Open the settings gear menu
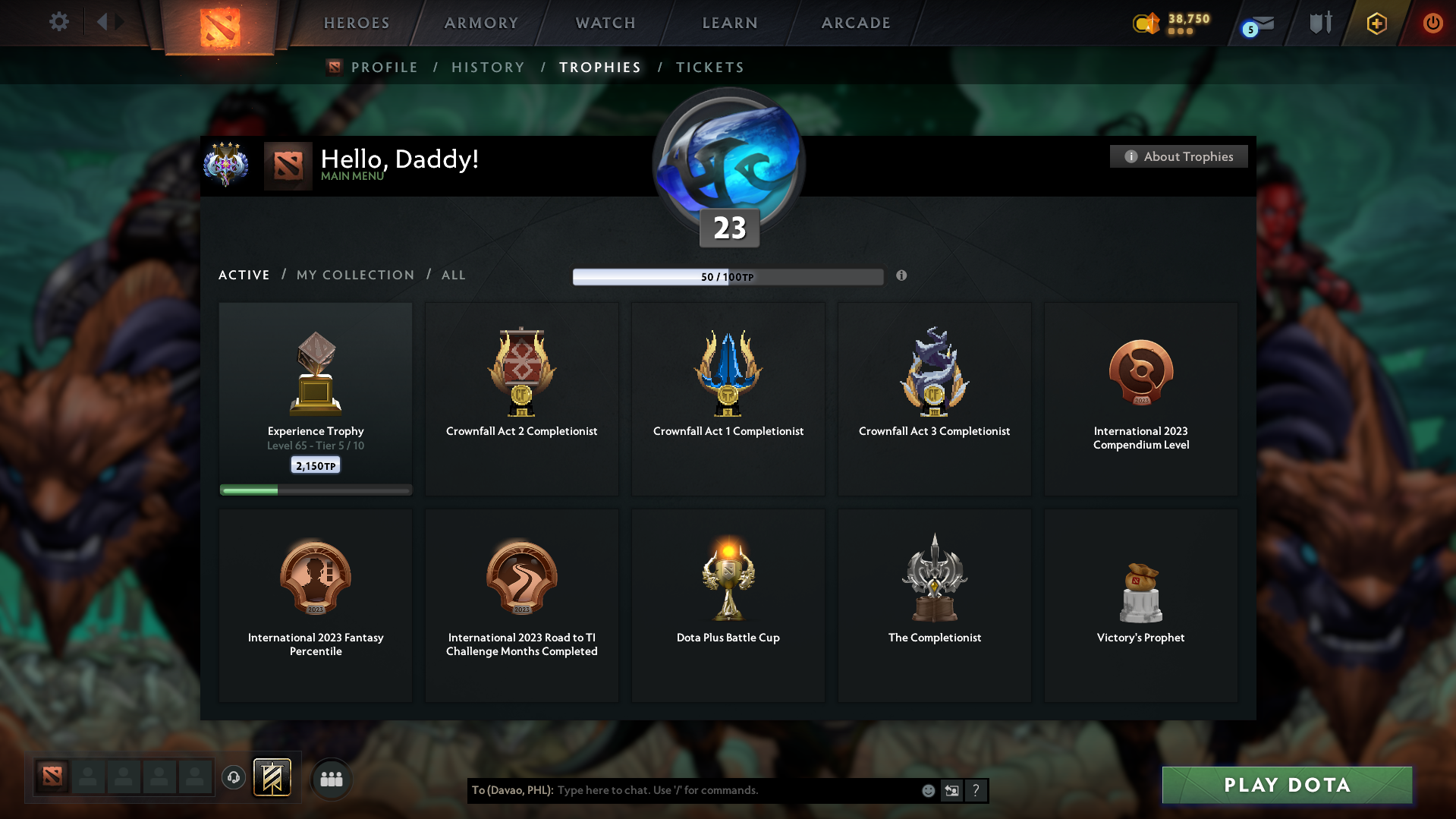The width and height of the screenshot is (1456, 819). pos(58,22)
